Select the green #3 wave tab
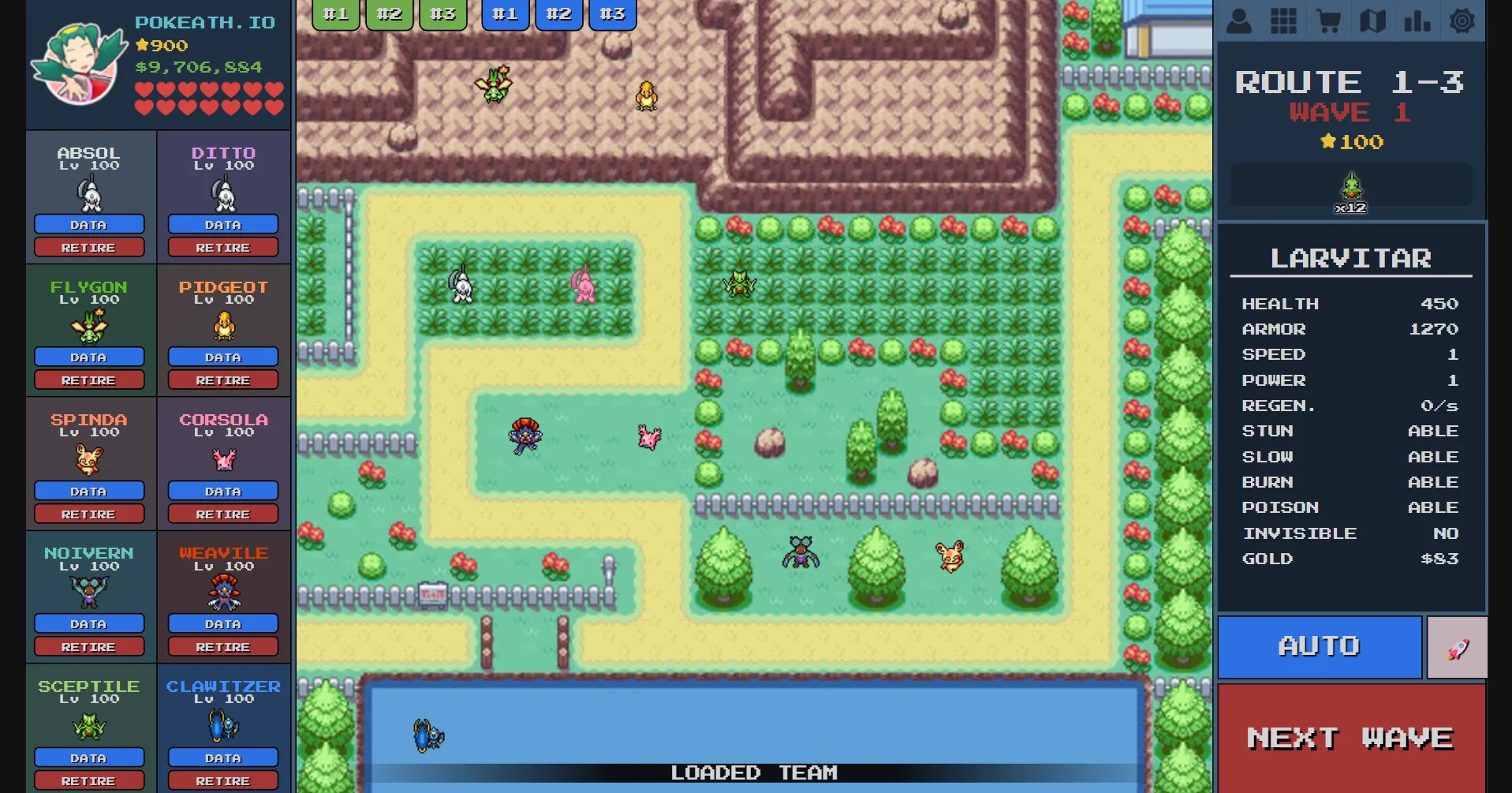The height and width of the screenshot is (793, 1512). (x=442, y=13)
